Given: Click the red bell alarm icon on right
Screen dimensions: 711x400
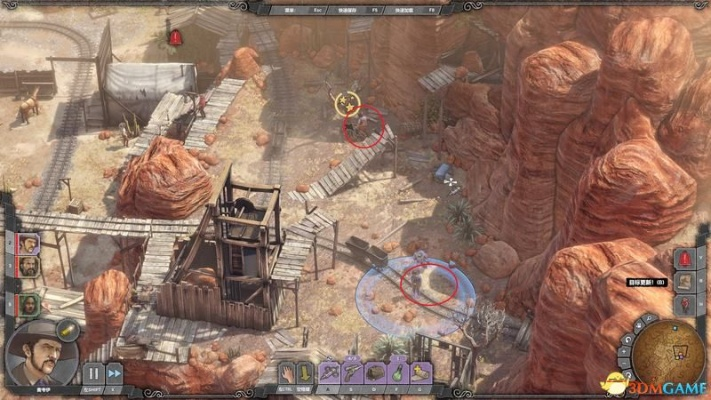Looking at the screenshot, I should (685, 258).
